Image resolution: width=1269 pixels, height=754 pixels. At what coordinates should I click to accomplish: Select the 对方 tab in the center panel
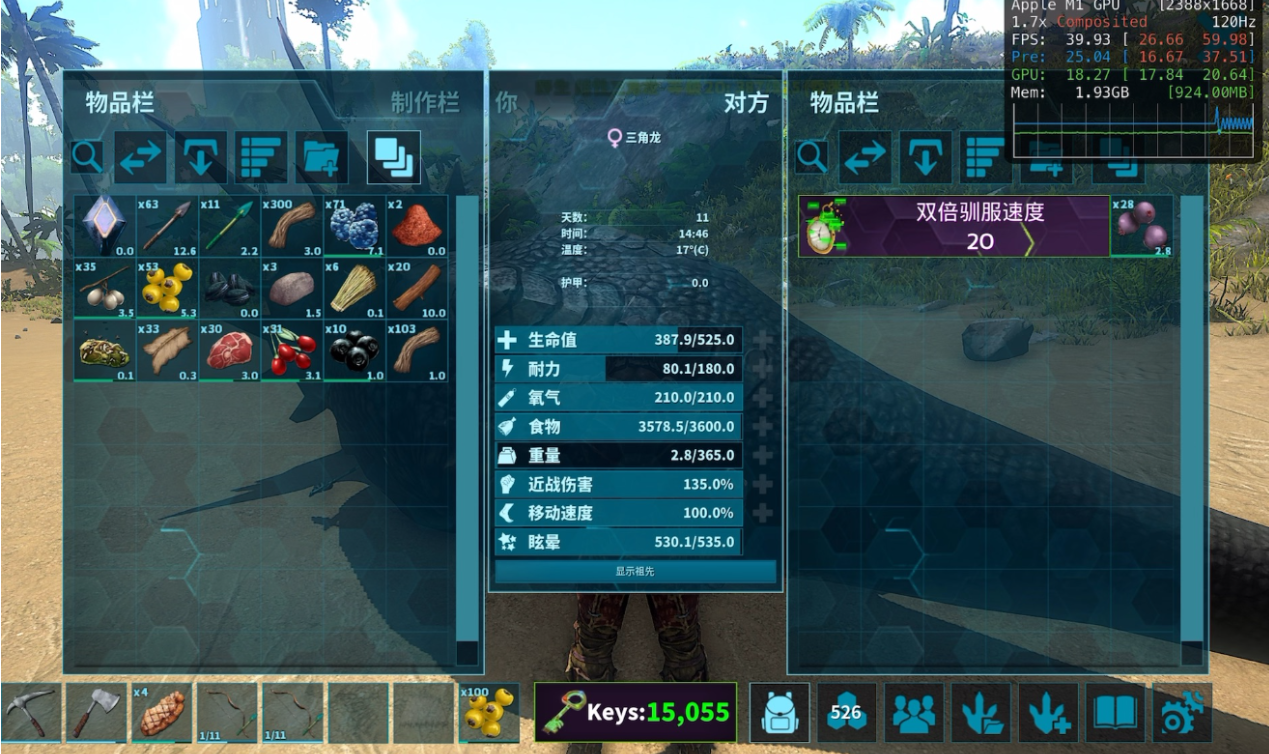pyautogui.click(x=746, y=103)
